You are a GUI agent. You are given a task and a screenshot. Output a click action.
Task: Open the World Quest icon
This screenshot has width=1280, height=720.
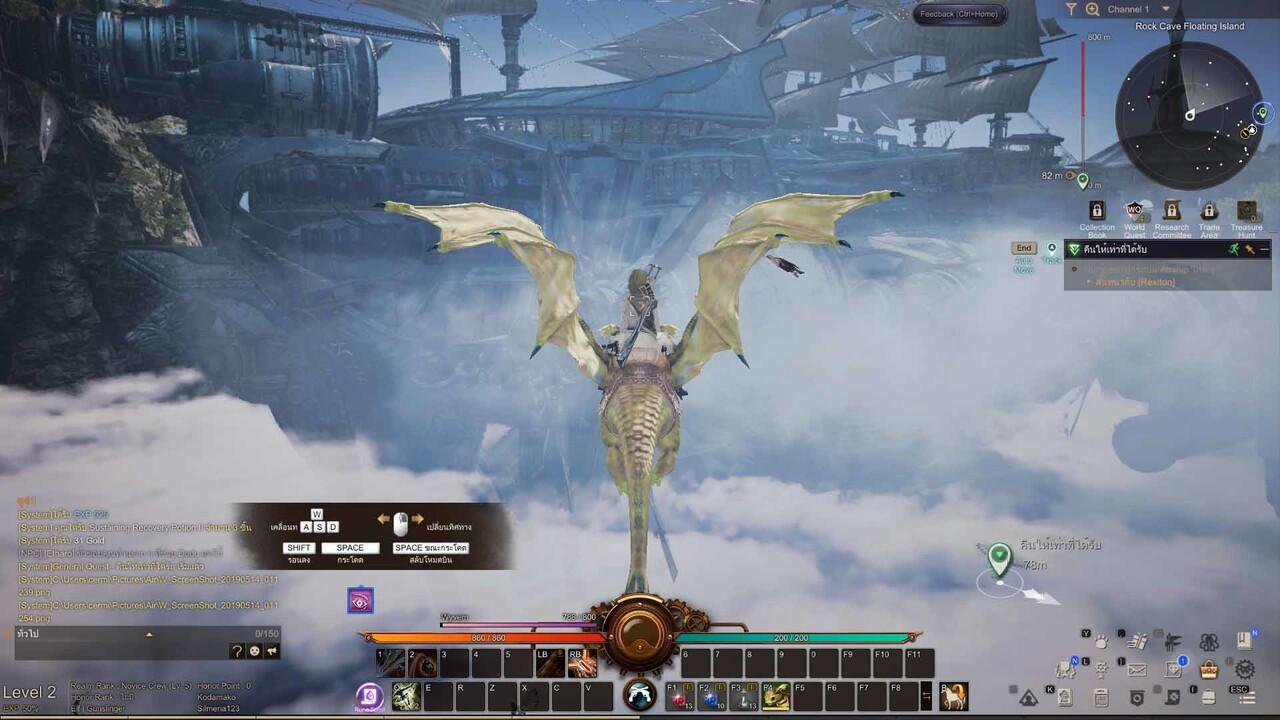click(1134, 212)
